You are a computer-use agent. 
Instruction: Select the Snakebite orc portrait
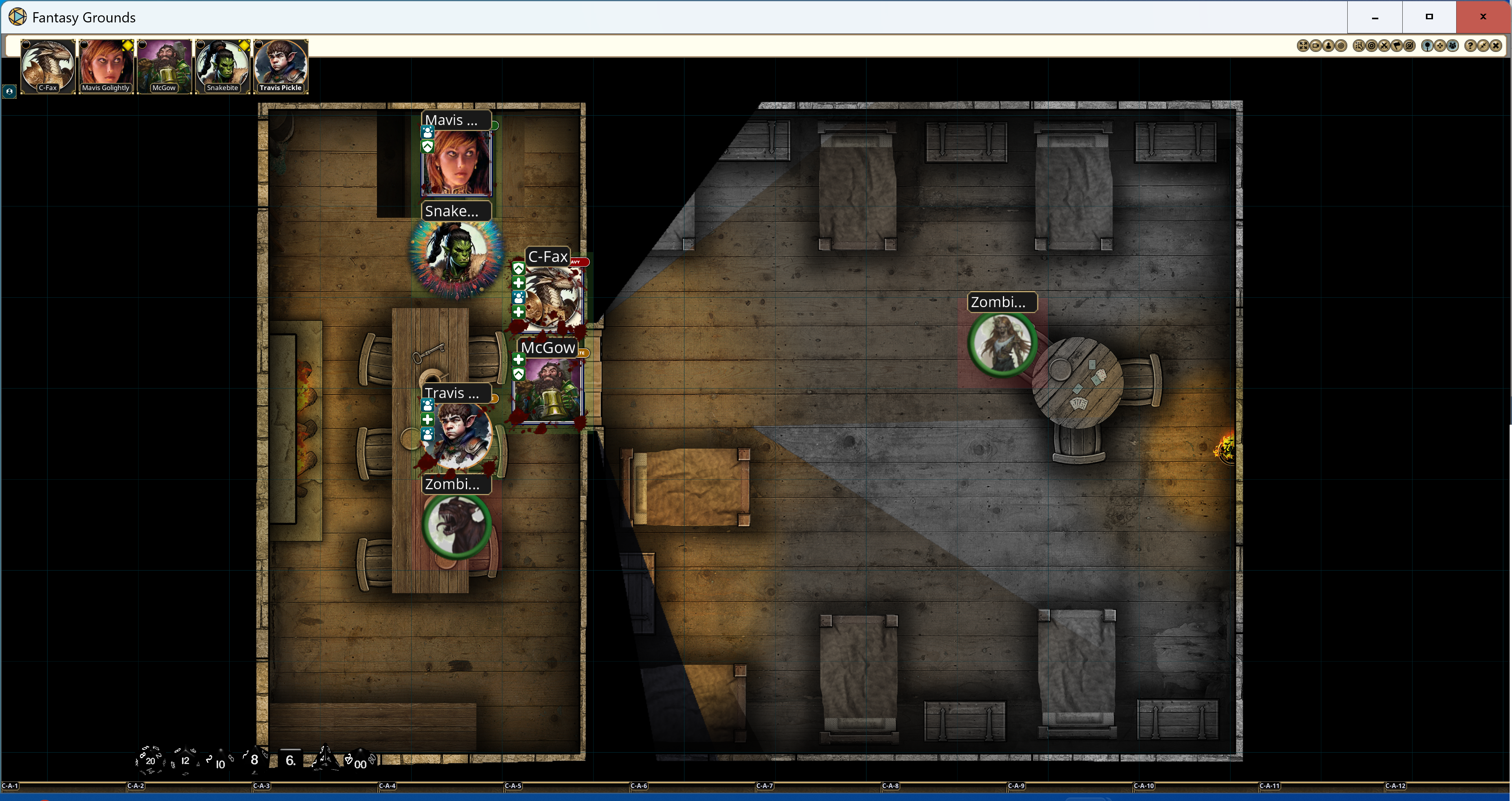[223, 65]
